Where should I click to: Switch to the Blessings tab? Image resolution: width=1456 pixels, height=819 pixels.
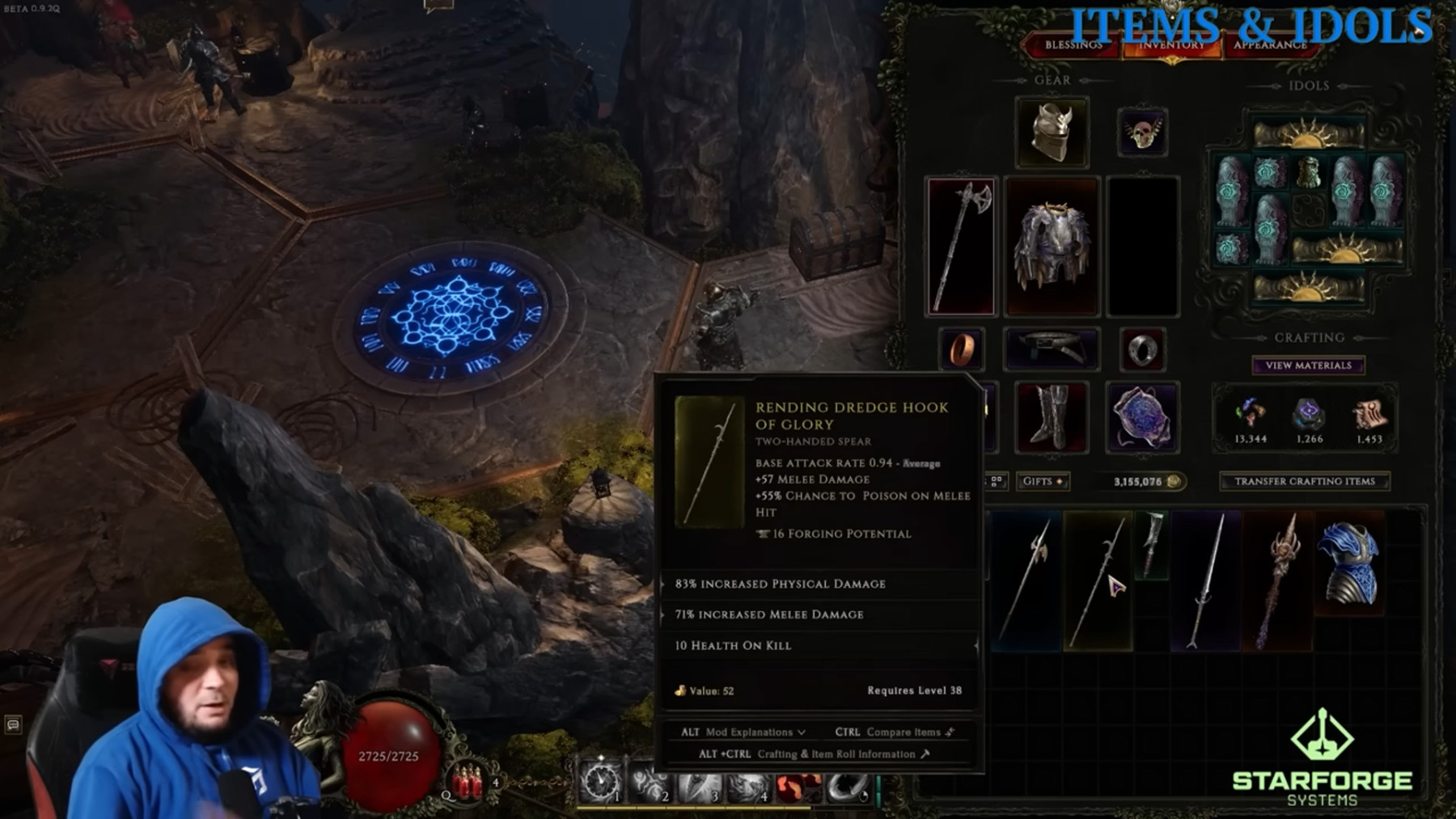(x=1073, y=45)
